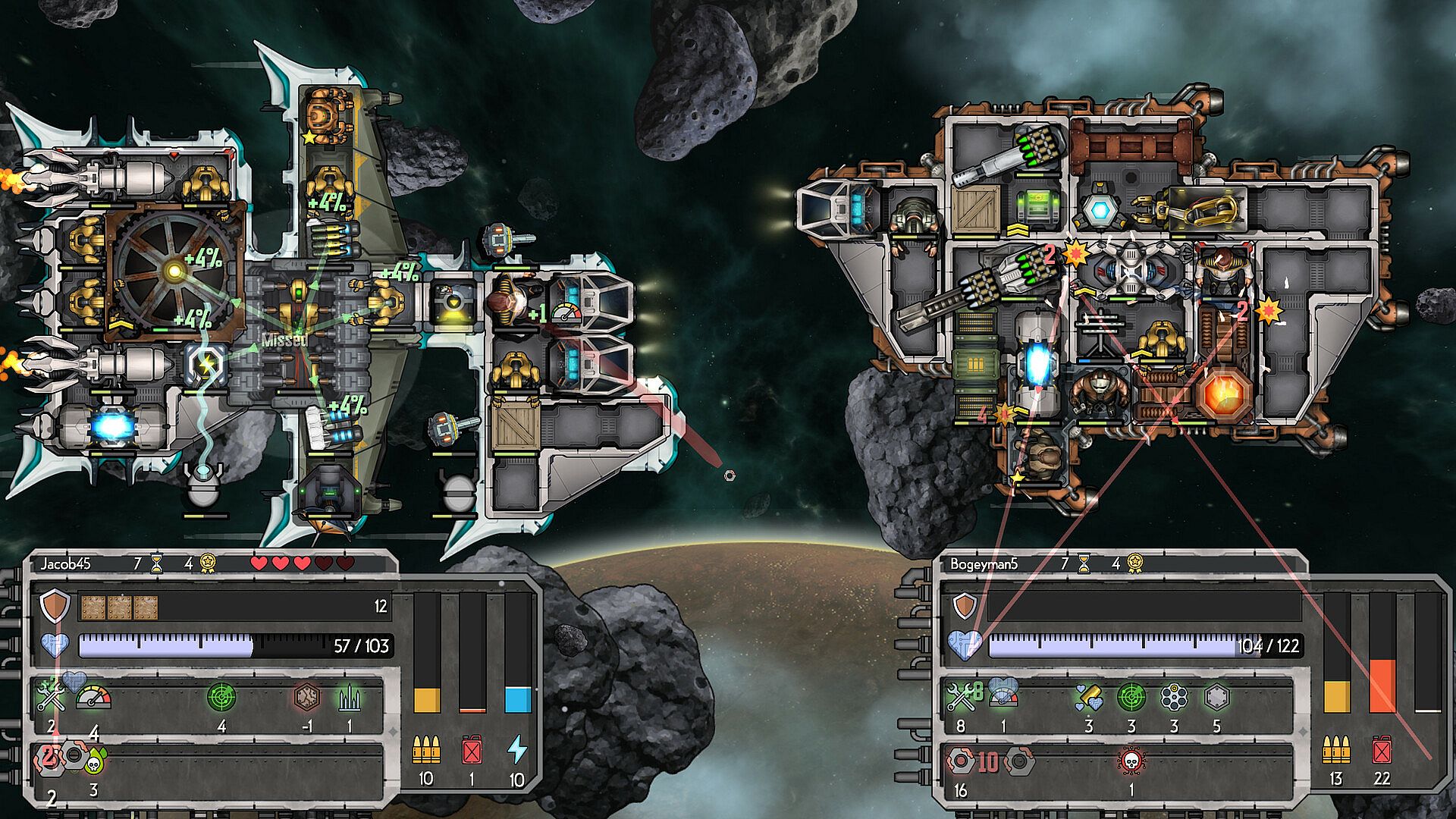
Task: Click Bogeyman5's gold bar with hearts icon
Action: coord(1088,697)
